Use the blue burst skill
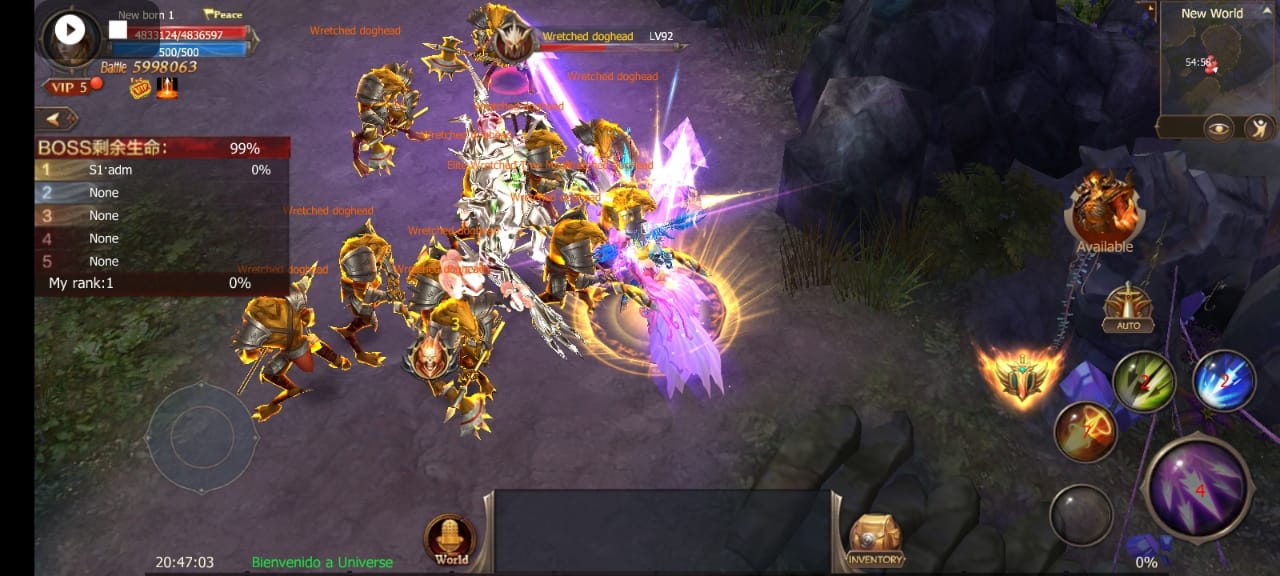Screen dimensions: 1280x576 pyautogui.click(x=1224, y=381)
